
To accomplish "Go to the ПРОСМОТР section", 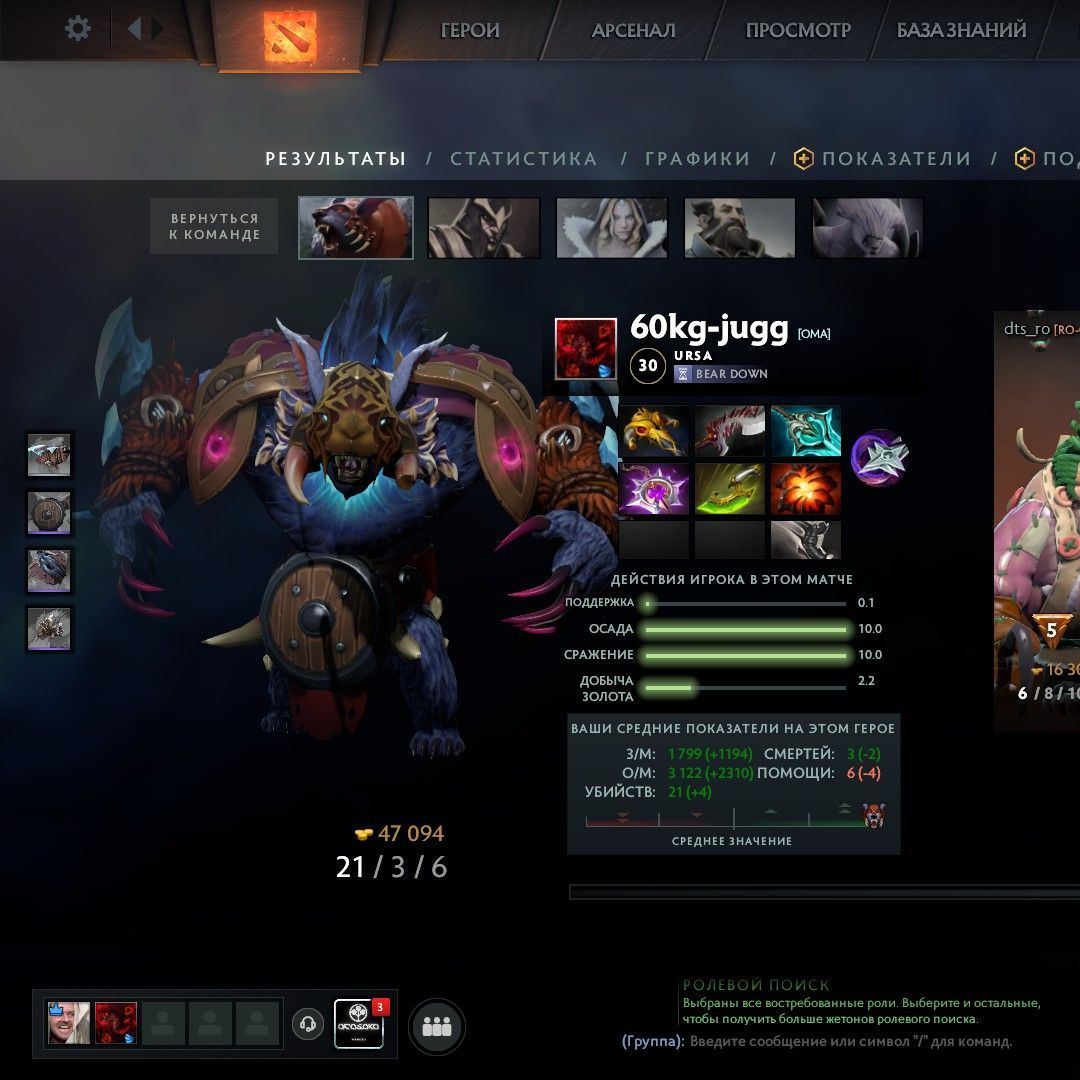I will coord(797,30).
